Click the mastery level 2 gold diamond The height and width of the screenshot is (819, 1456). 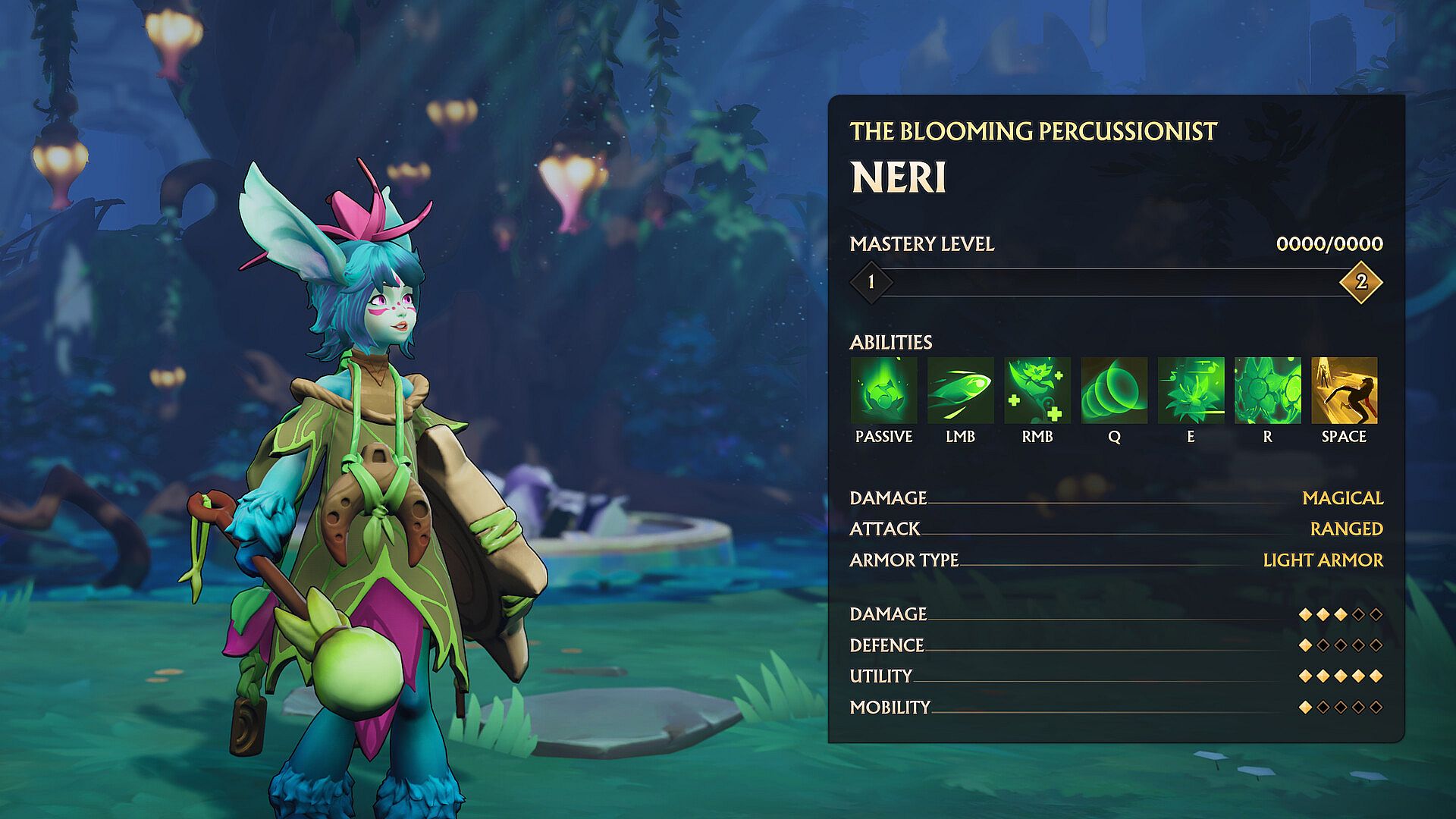point(1361,282)
